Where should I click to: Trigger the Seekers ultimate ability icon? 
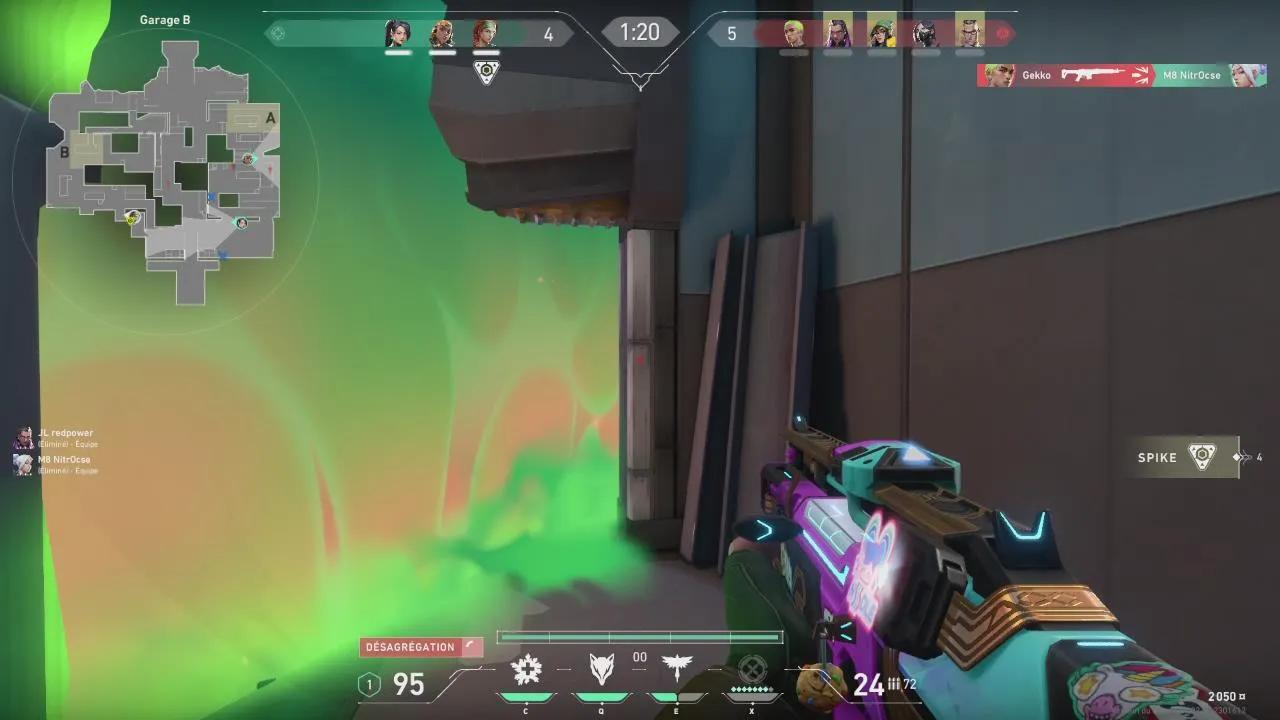(x=753, y=668)
